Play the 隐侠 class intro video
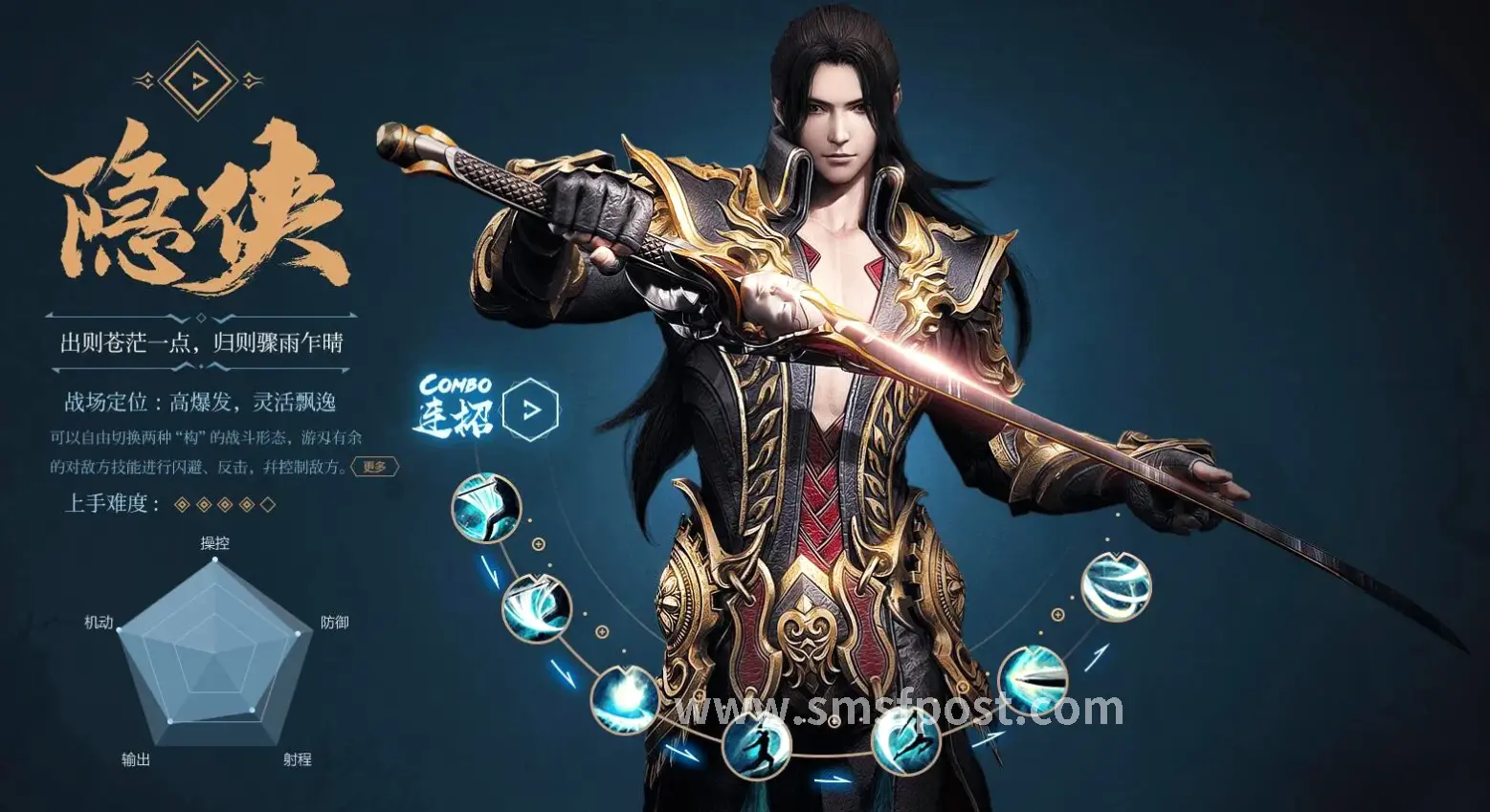Screen dimensions: 1490x812 click(198, 80)
